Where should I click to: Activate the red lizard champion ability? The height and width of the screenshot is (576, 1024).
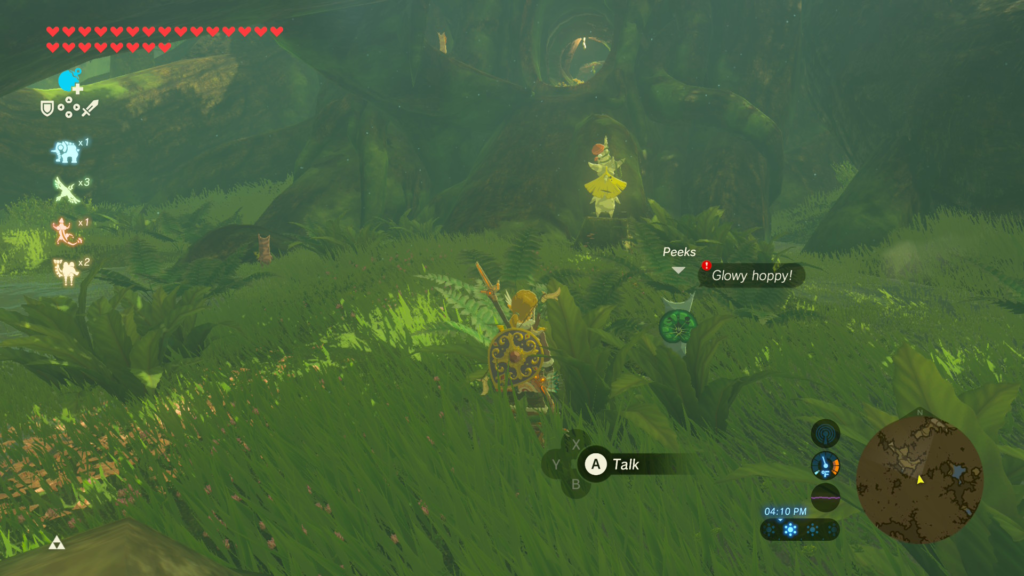(65, 231)
